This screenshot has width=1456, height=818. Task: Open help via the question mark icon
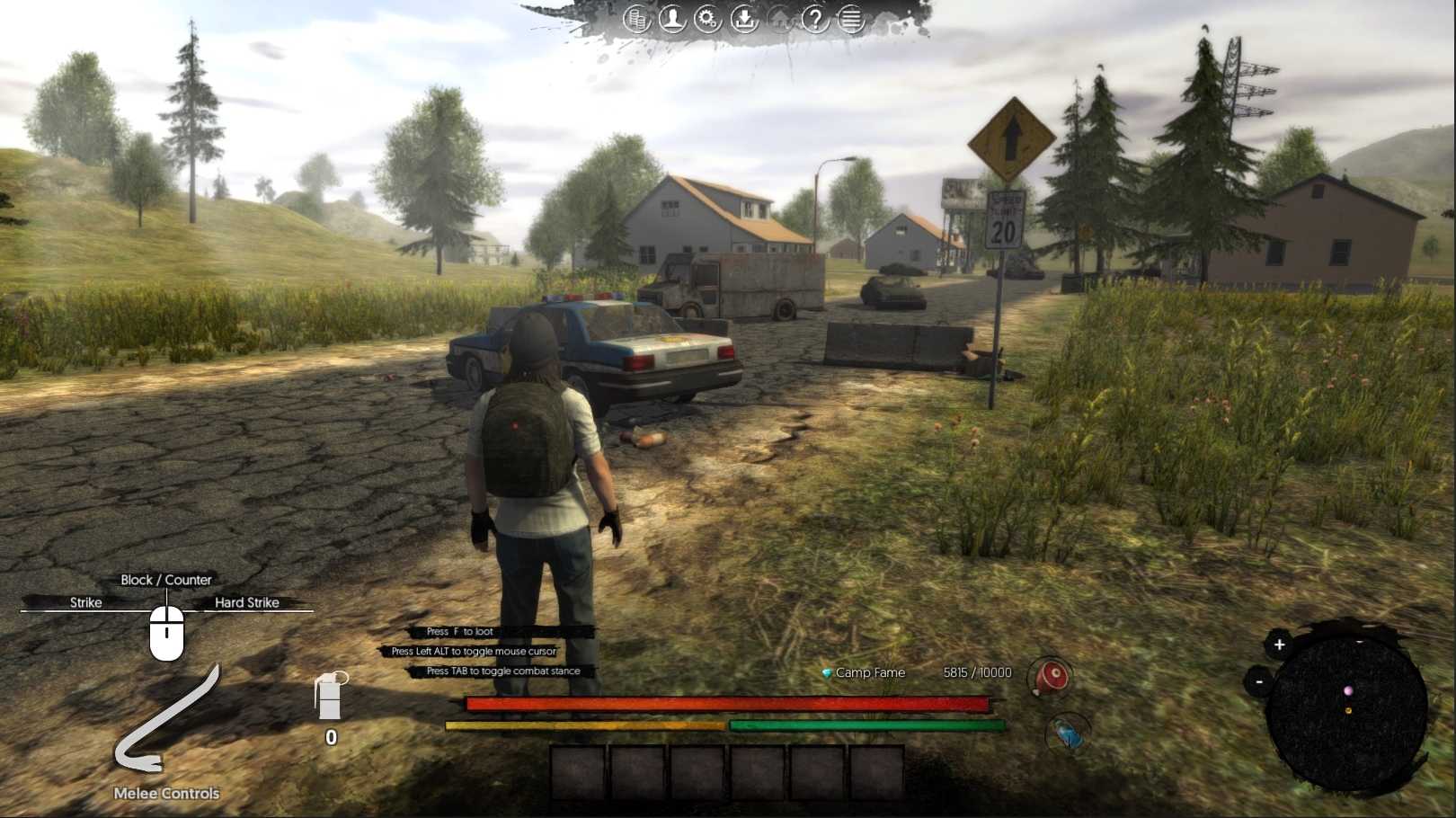point(815,19)
